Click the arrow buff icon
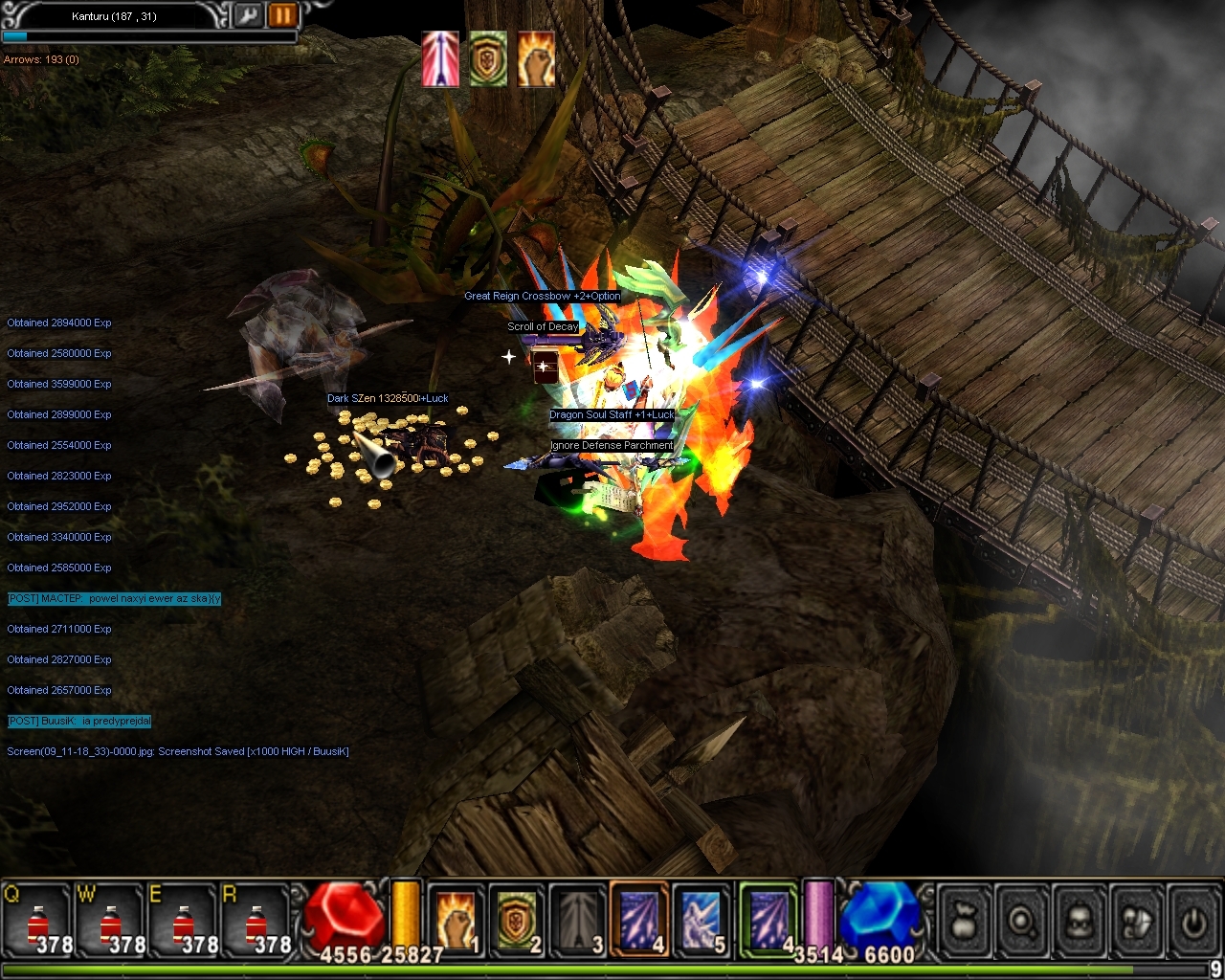This screenshot has height=980, width=1225. 441,59
